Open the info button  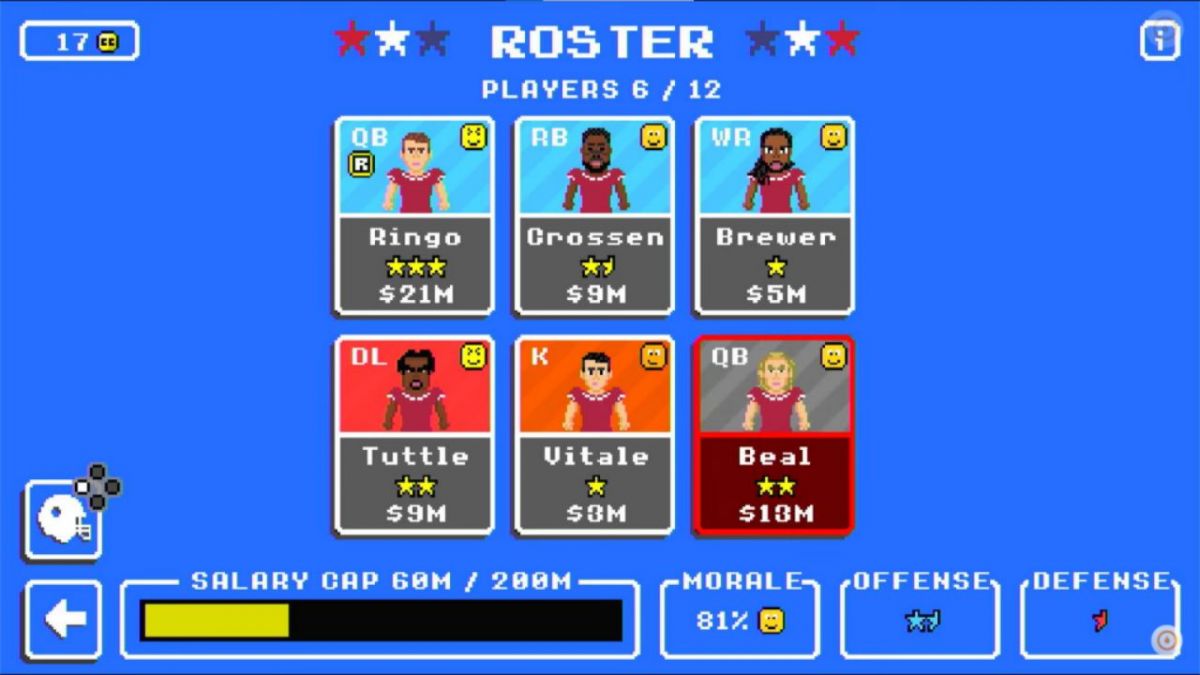click(1160, 41)
